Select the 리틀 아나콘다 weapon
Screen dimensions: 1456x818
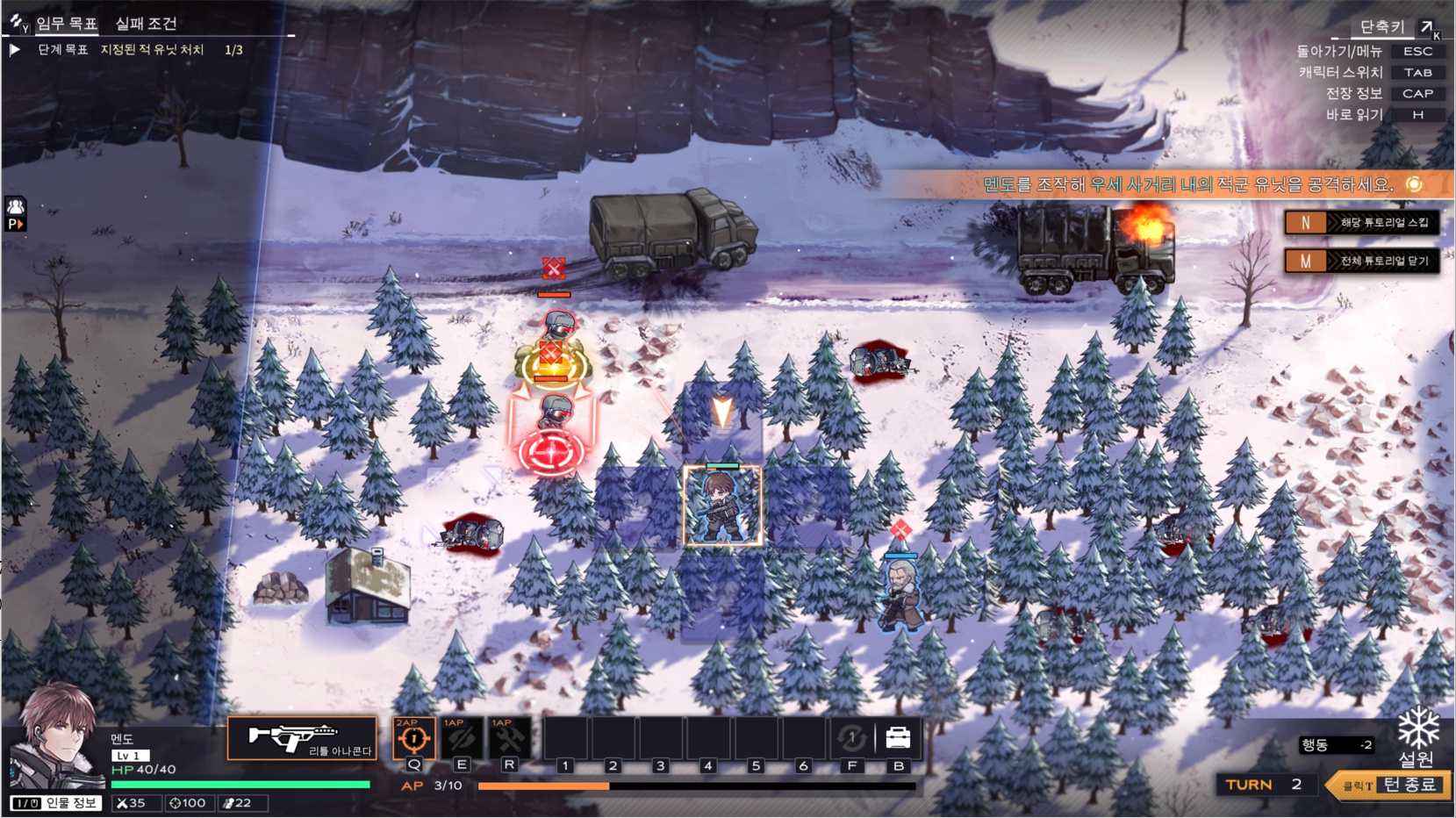(x=302, y=738)
